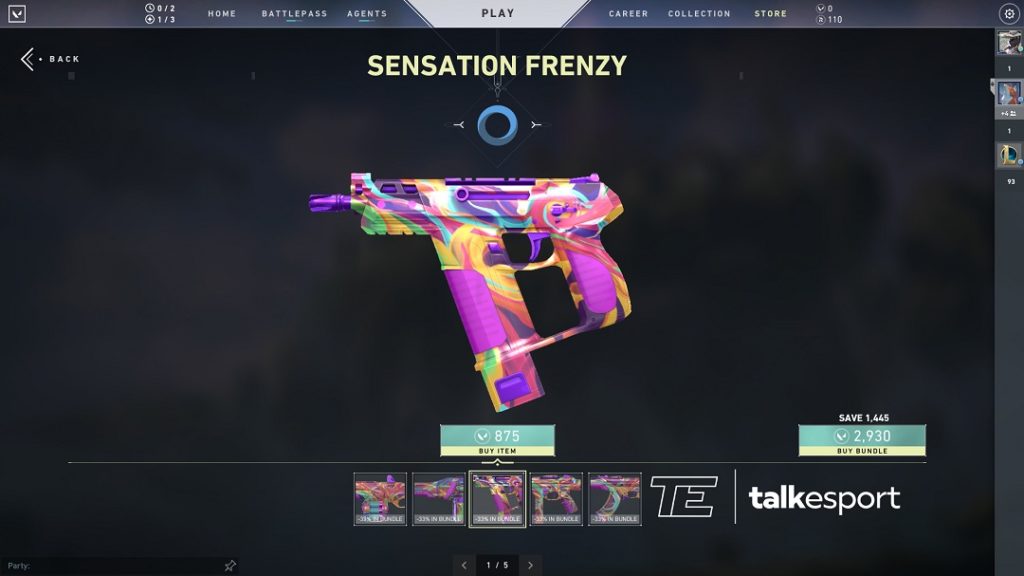The width and height of the screenshot is (1024, 576).
Task: Buy the Sensation Frenzy for 875
Action: click(497, 440)
